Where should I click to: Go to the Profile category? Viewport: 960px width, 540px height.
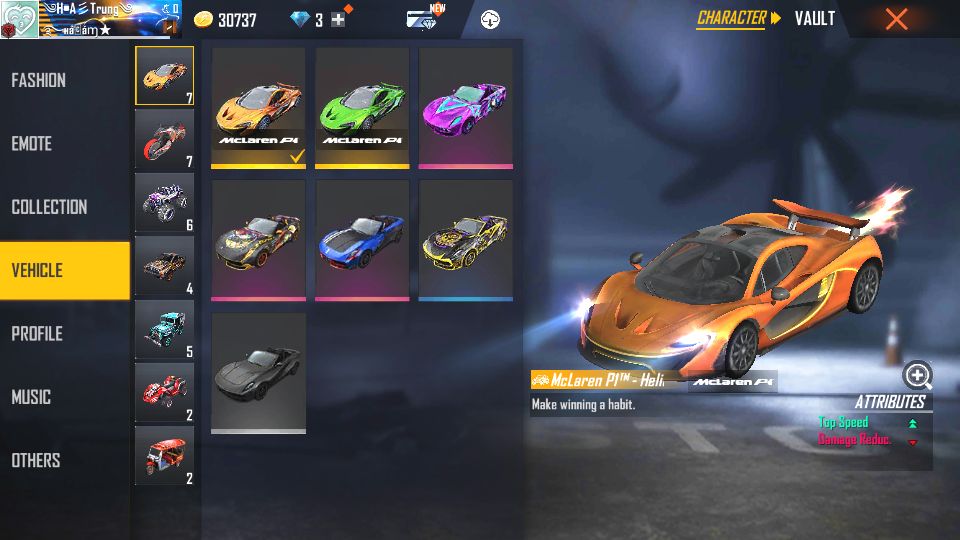[x=38, y=334]
